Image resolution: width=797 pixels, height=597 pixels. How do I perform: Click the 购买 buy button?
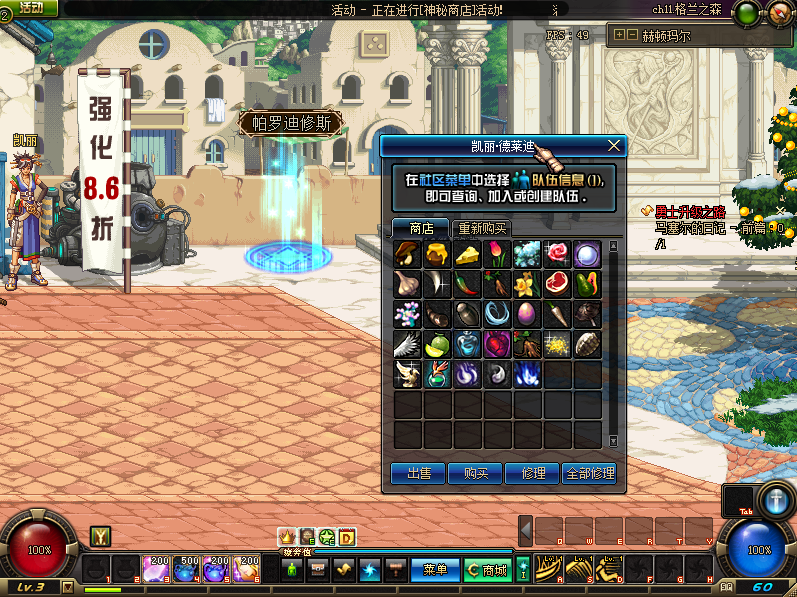[475, 473]
